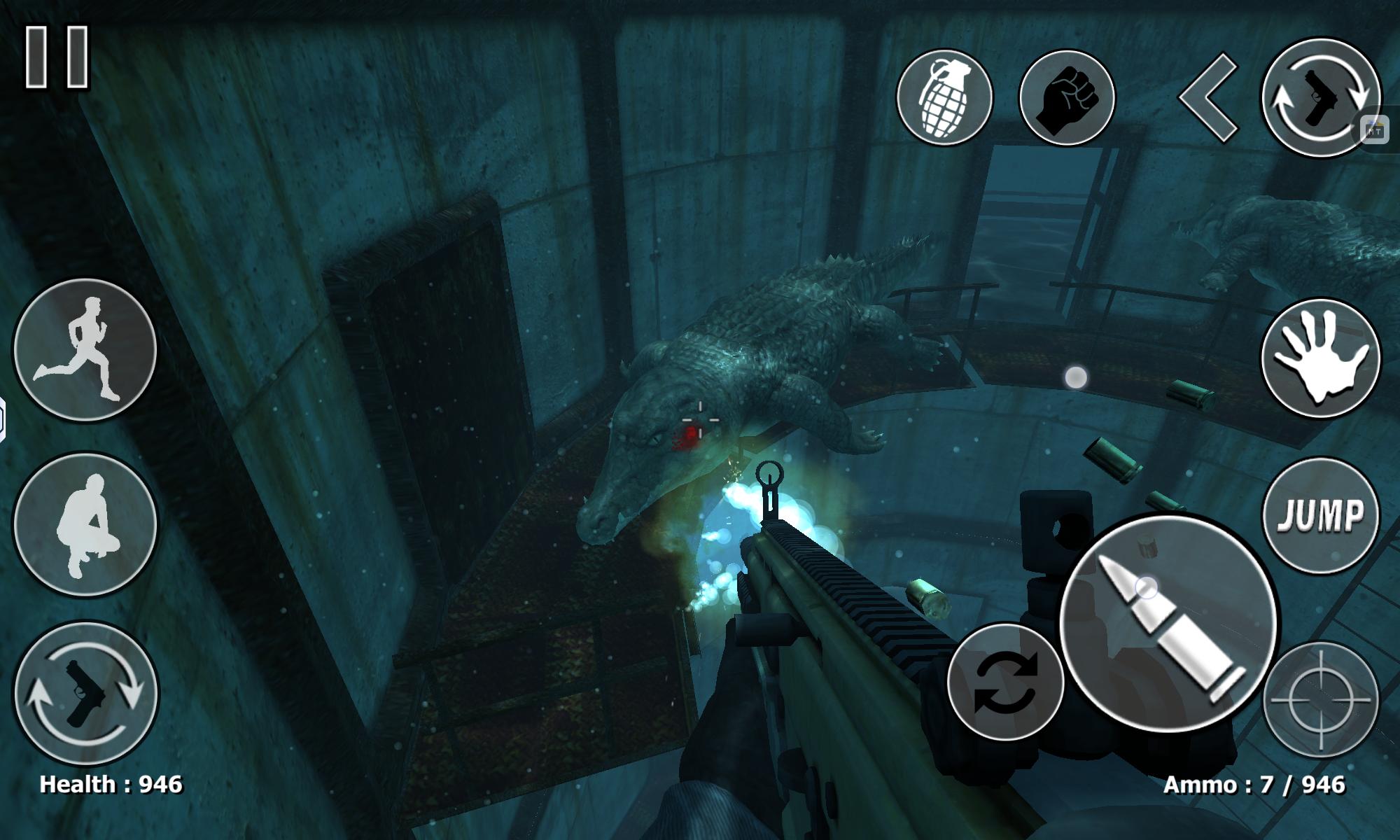Image resolution: width=1400 pixels, height=840 pixels.
Task: Click the left chevron arrow
Action: coord(1209,97)
